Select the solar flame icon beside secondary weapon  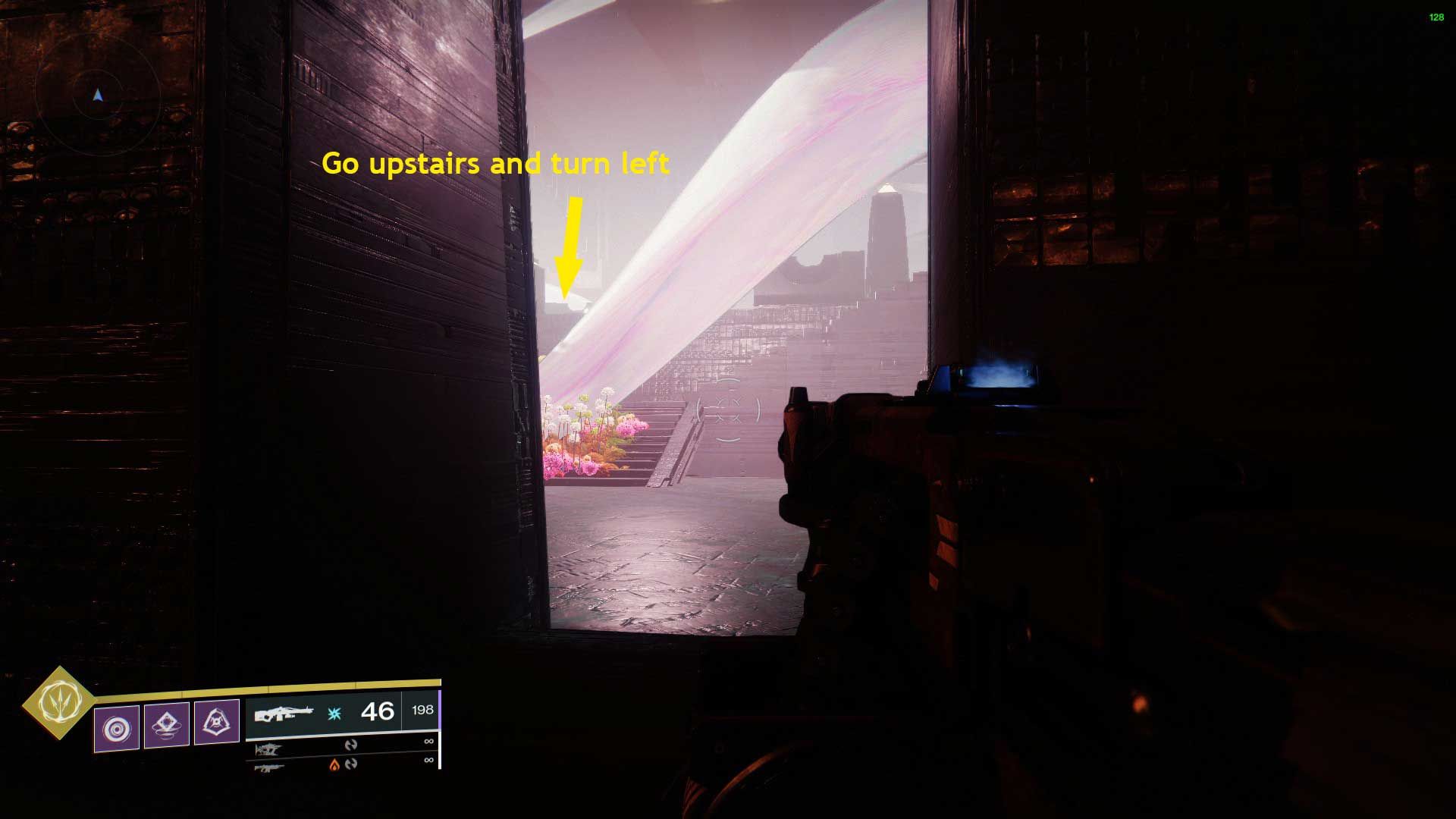[x=334, y=766]
